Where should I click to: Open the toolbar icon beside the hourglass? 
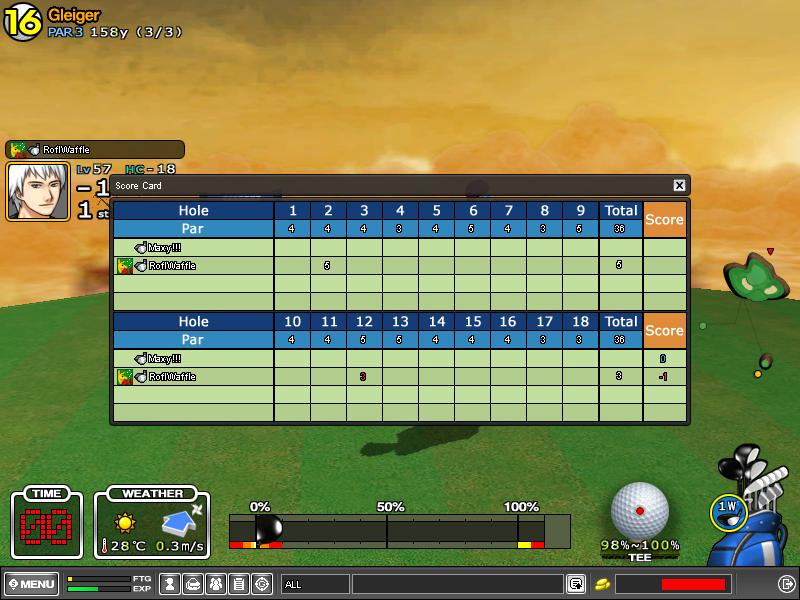point(193,584)
